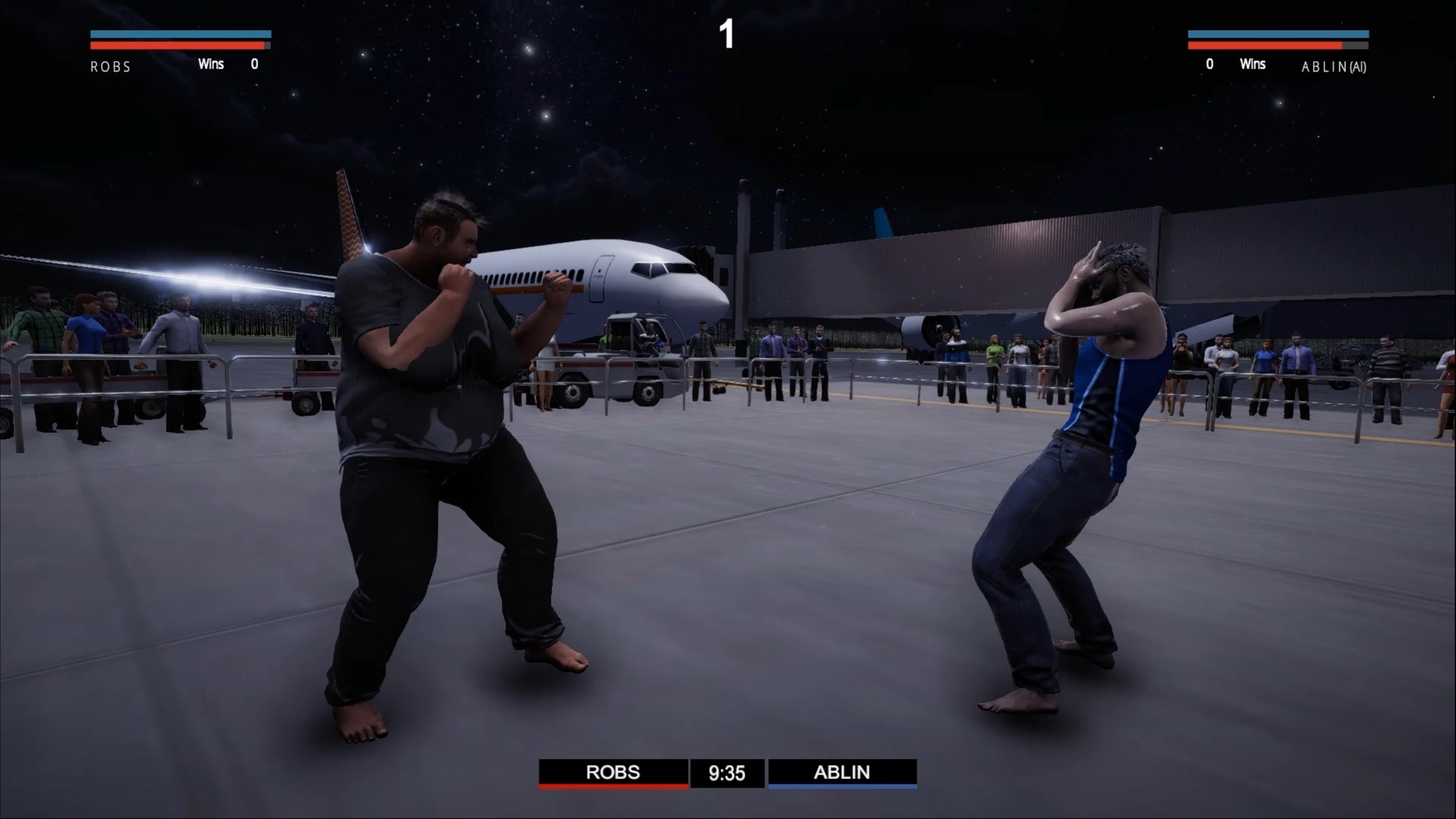This screenshot has width=1456, height=819.
Task: Open the match timer showing 9:35
Action: (728, 773)
